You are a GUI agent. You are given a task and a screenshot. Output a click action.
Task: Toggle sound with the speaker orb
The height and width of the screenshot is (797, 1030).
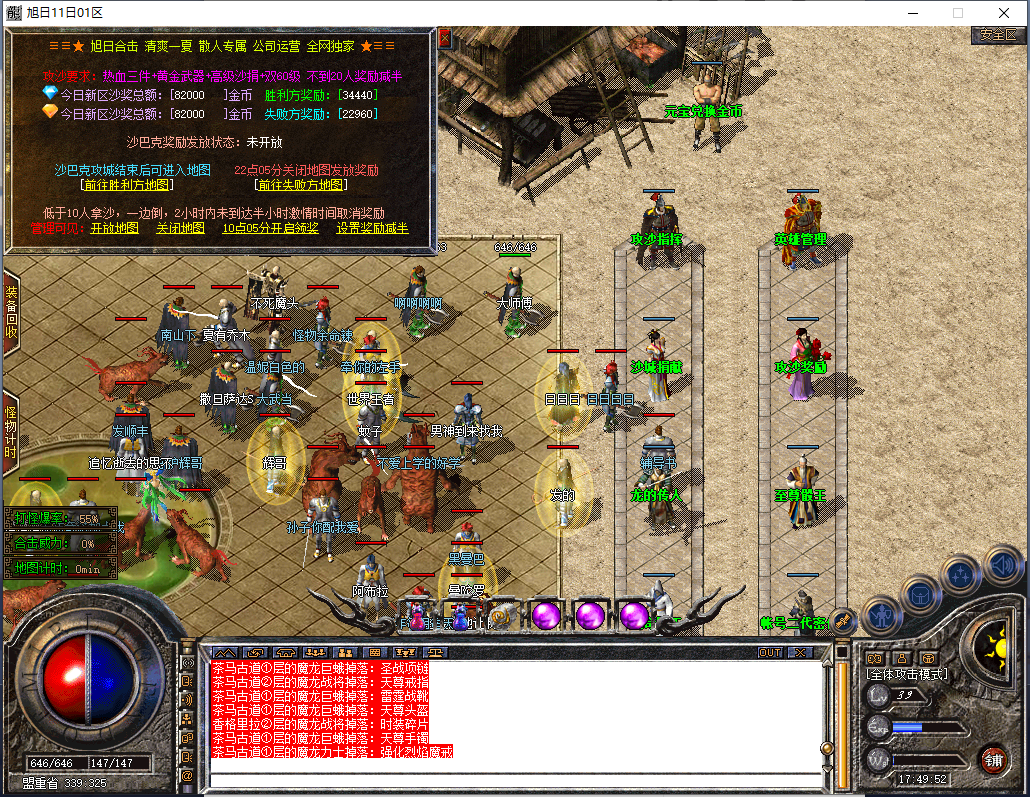click(1002, 566)
